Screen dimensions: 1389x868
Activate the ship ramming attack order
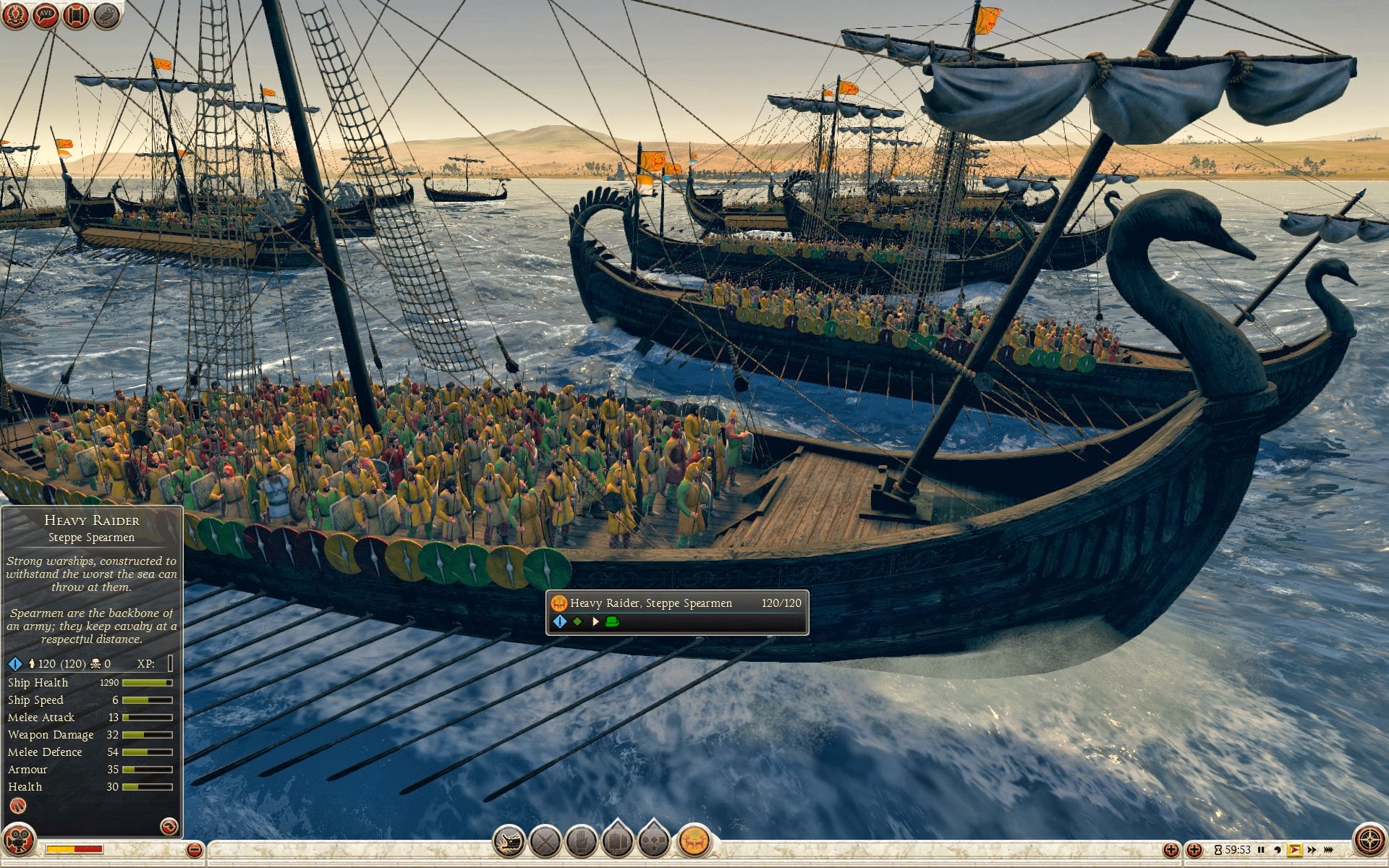(509, 842)
